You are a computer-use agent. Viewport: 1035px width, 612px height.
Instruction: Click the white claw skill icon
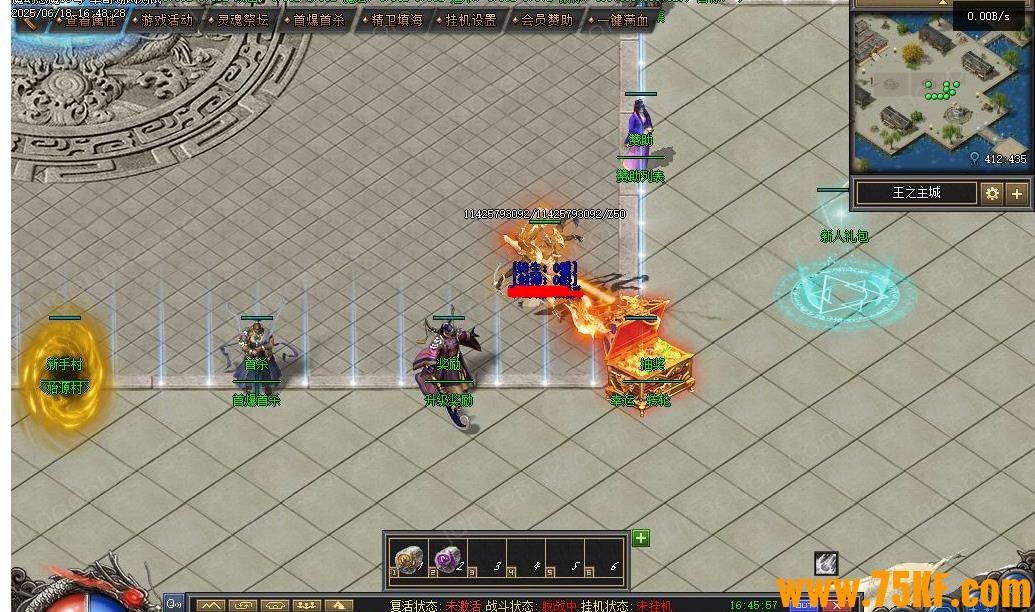coord(825,563)
